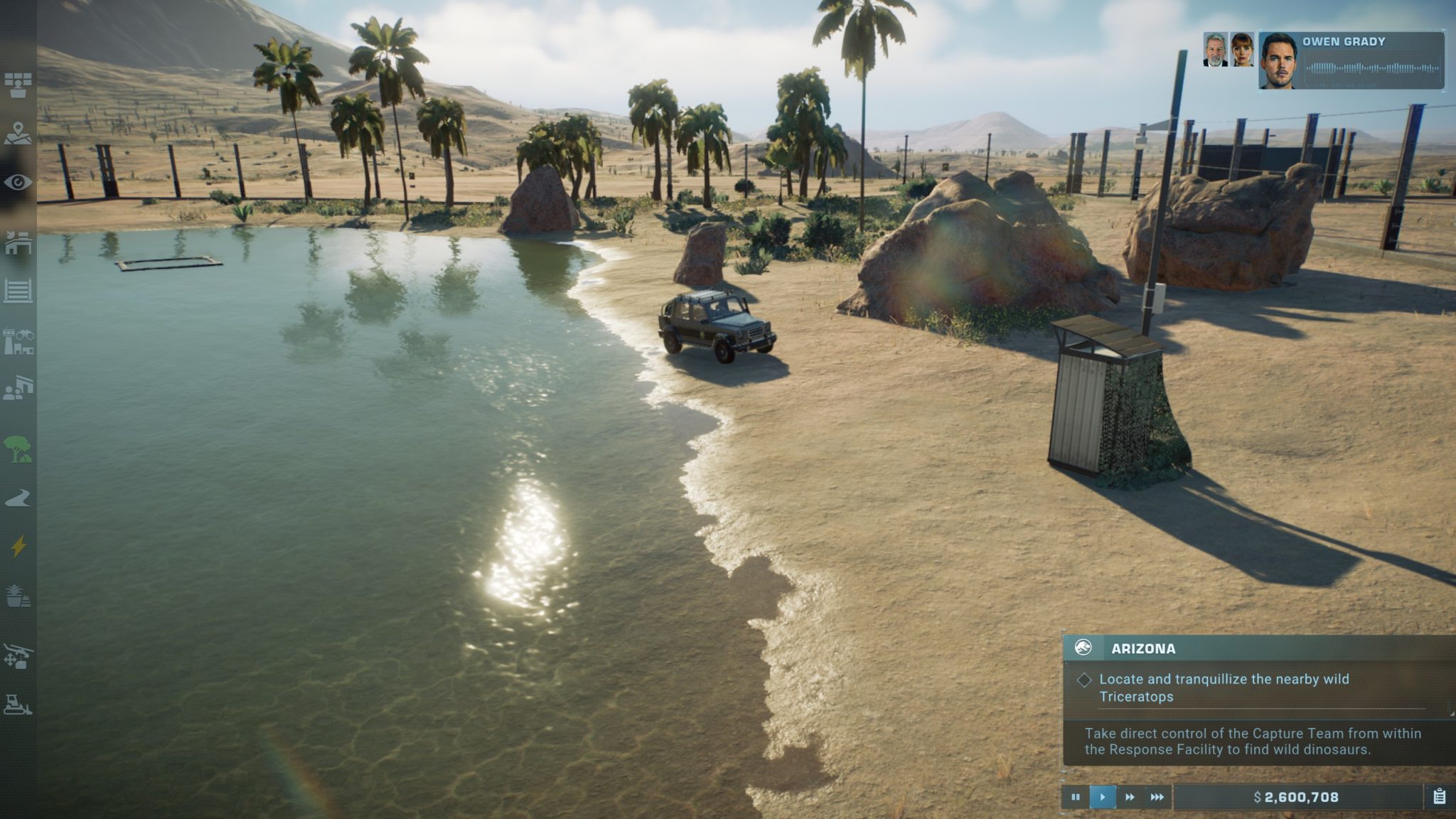The width and height of the screenshot is (1456, 819).
Task: Open the operations building with satellite dish menu
Action: point(18,242)
